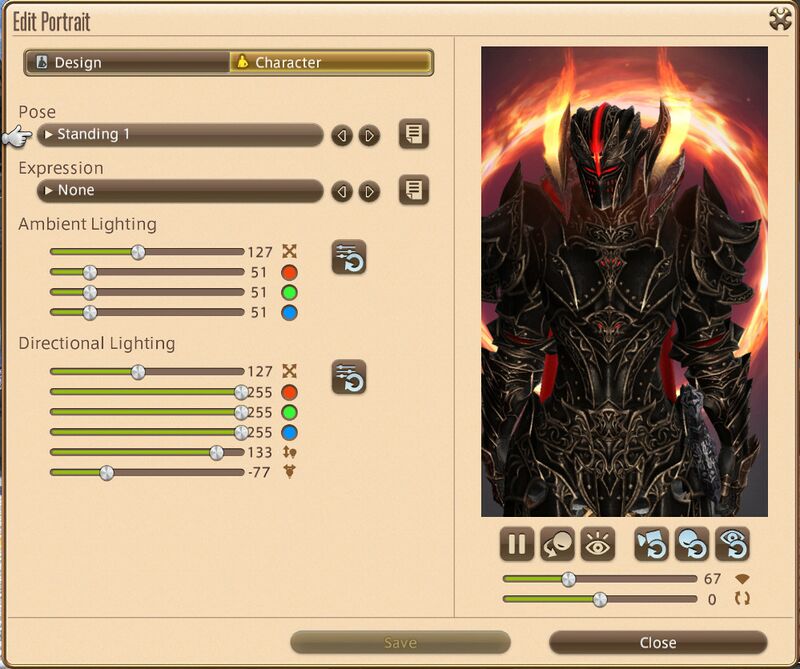Close the Edit Portrait window with Close button

pos(657,643)
